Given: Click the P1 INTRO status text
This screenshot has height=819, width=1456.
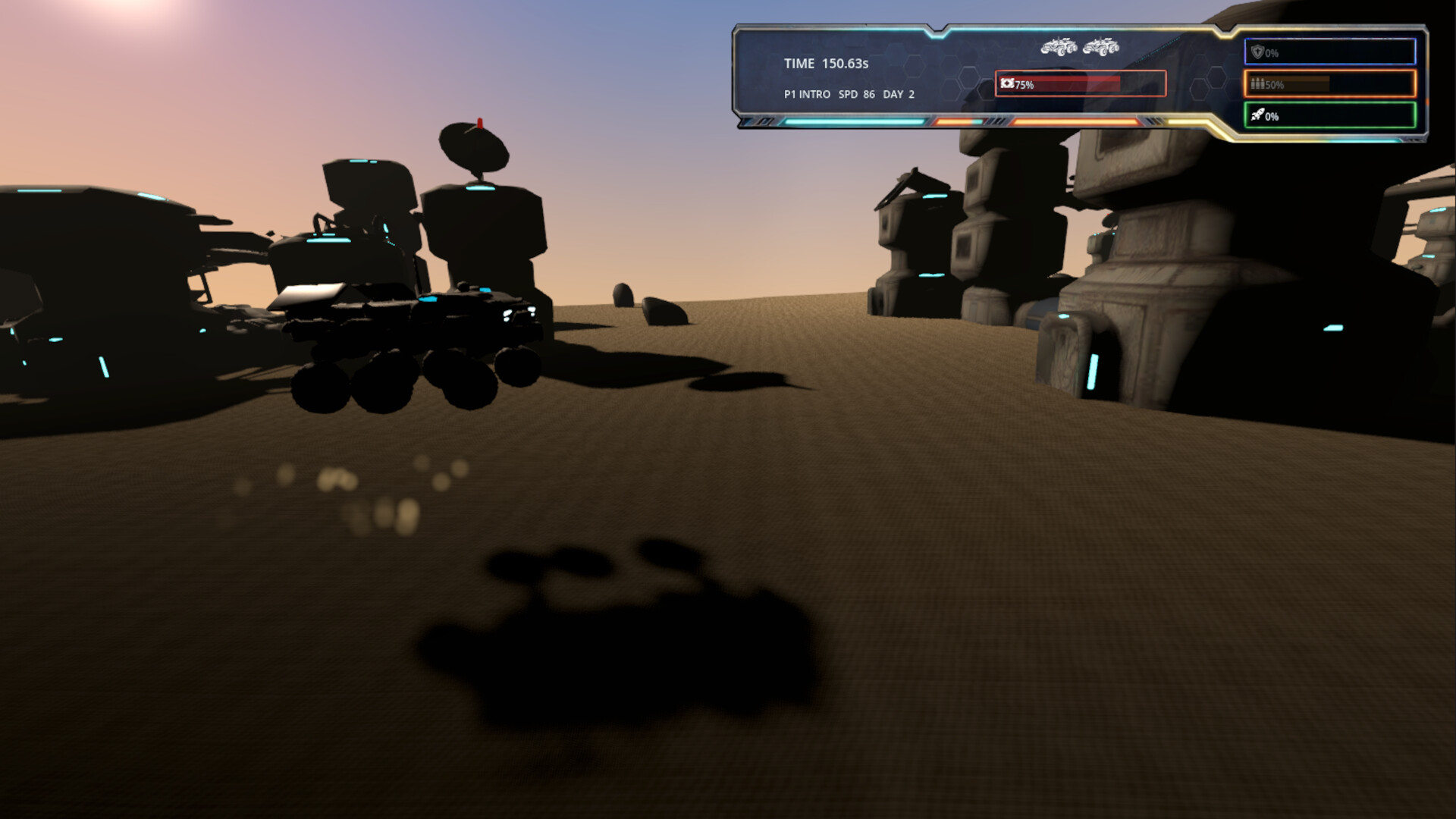Looking at the screenshot, I should [x=806, y=95].
